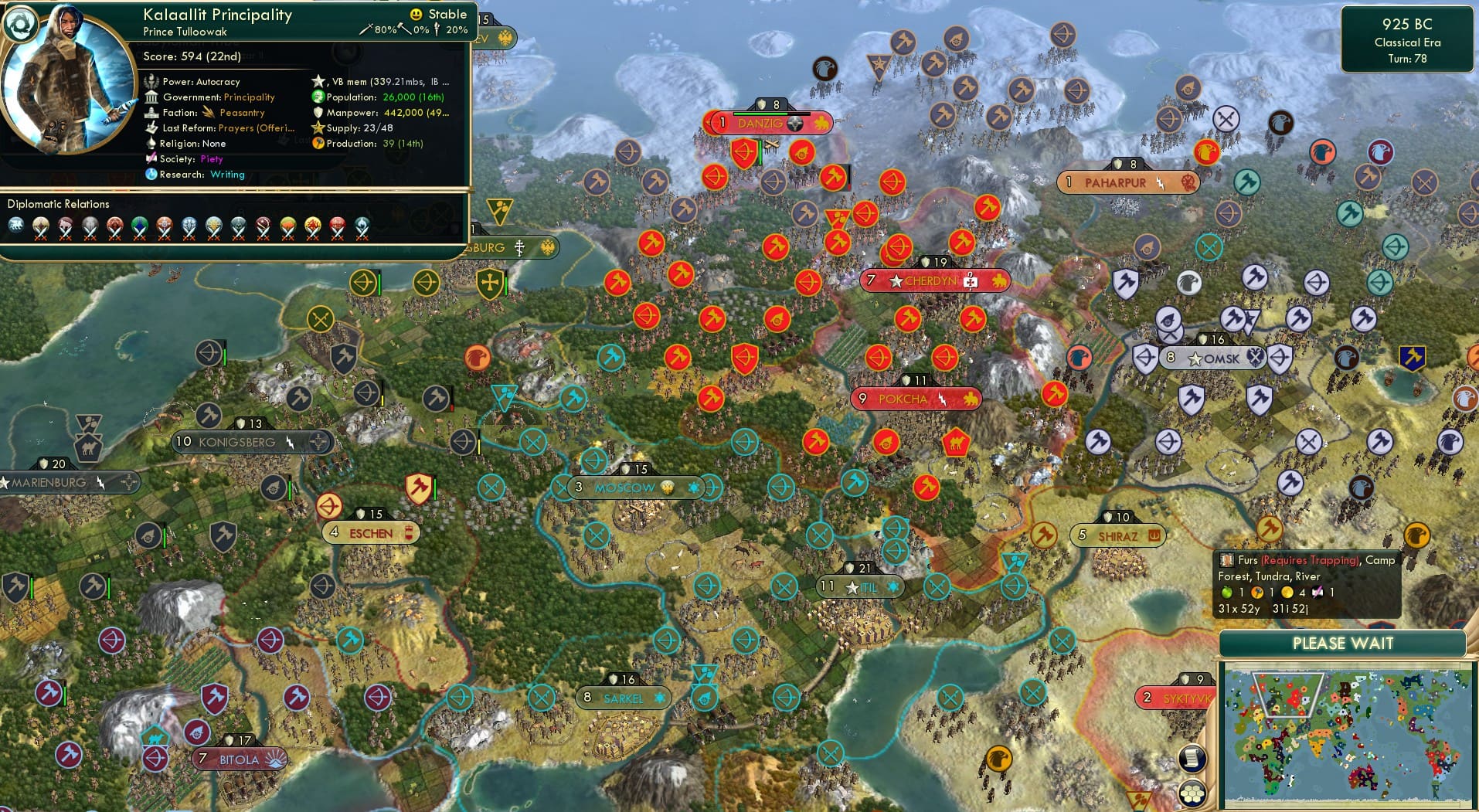
Task: Select the first leader portrait under Diplomatic Relations
Action: coord(17,228)
